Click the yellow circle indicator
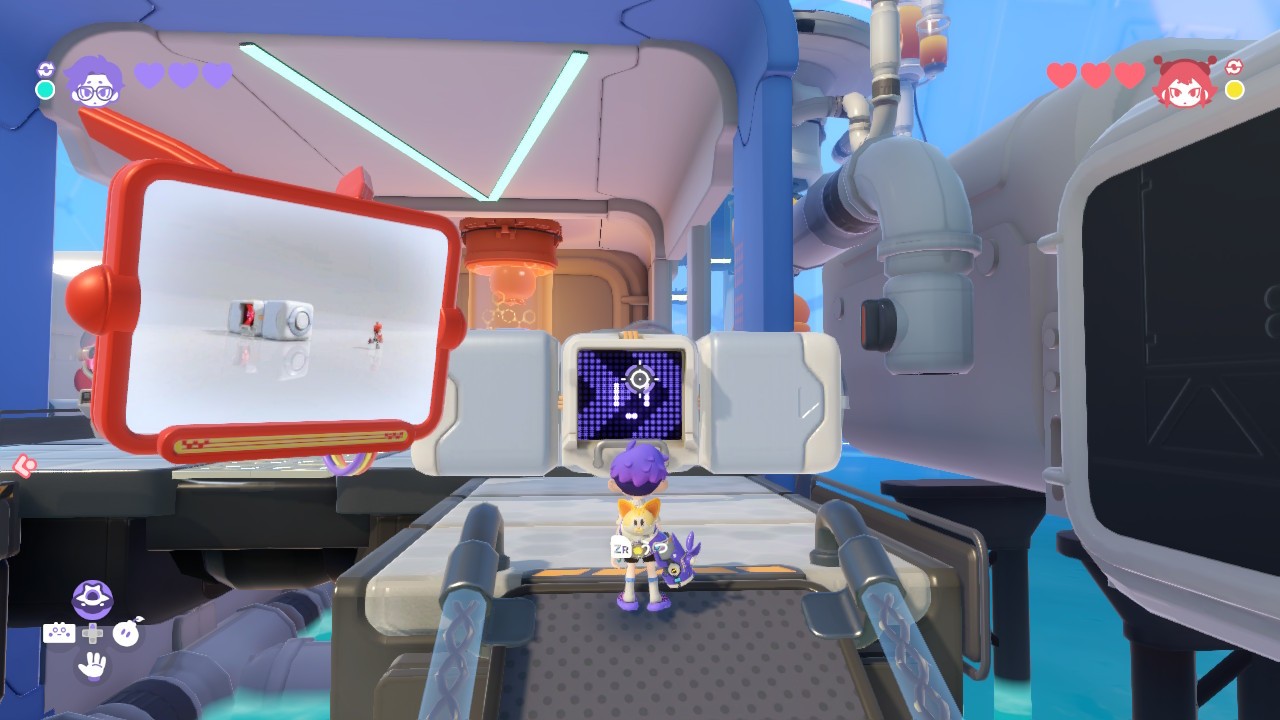The image size is (1280, 720). 1235,90
